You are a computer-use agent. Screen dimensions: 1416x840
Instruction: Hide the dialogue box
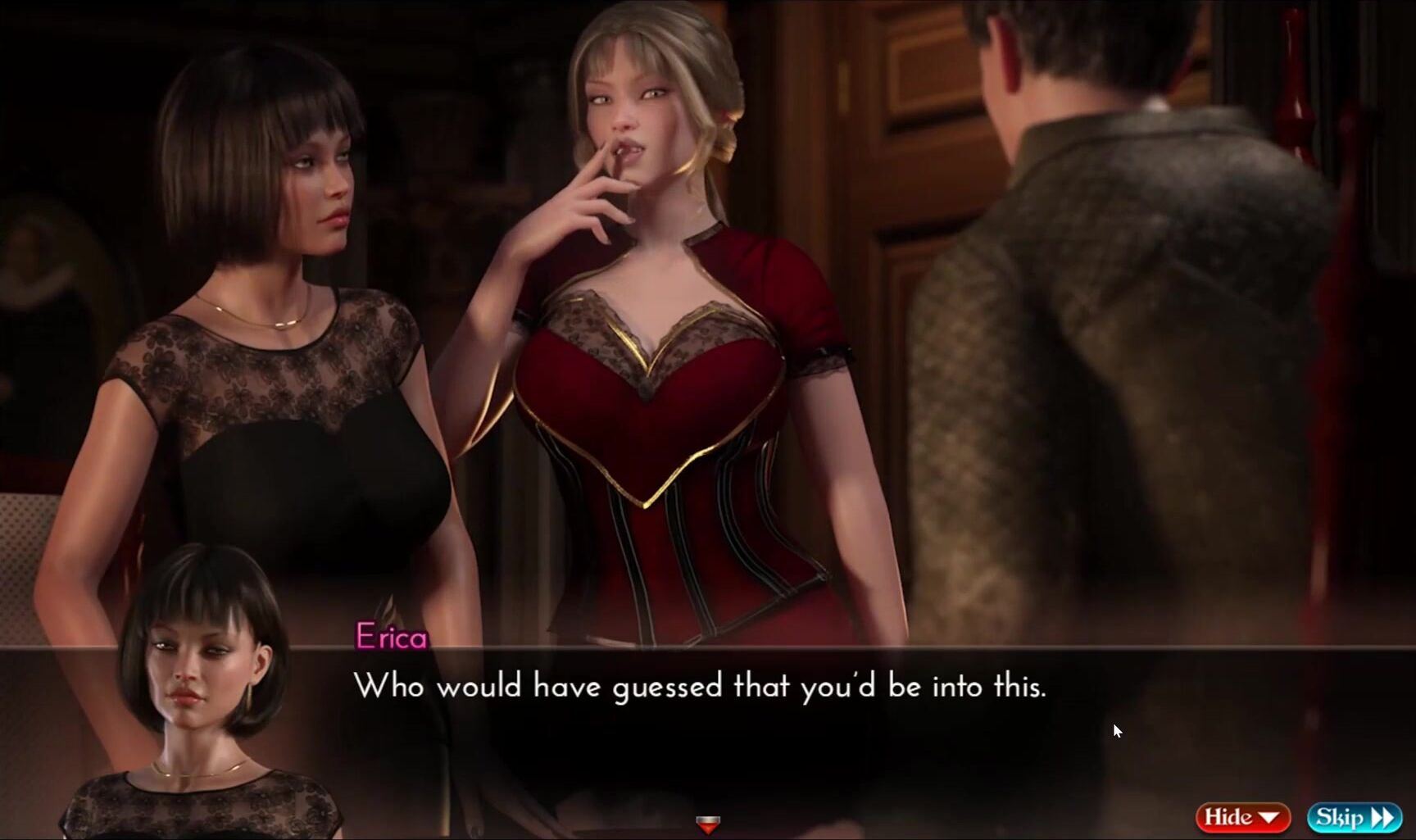pos(1242,817)
